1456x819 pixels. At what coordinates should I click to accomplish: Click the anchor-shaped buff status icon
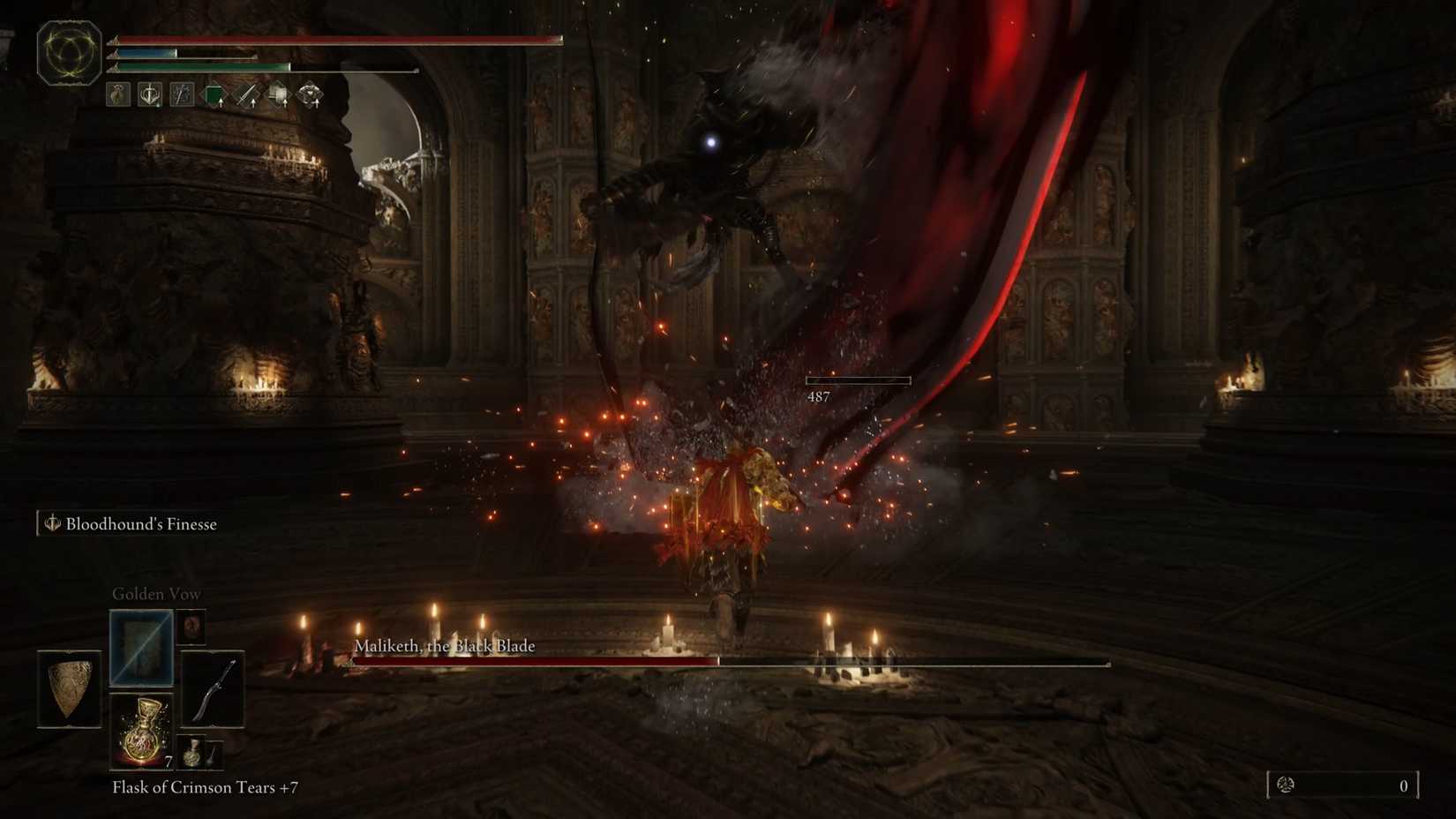click(149, 94)
